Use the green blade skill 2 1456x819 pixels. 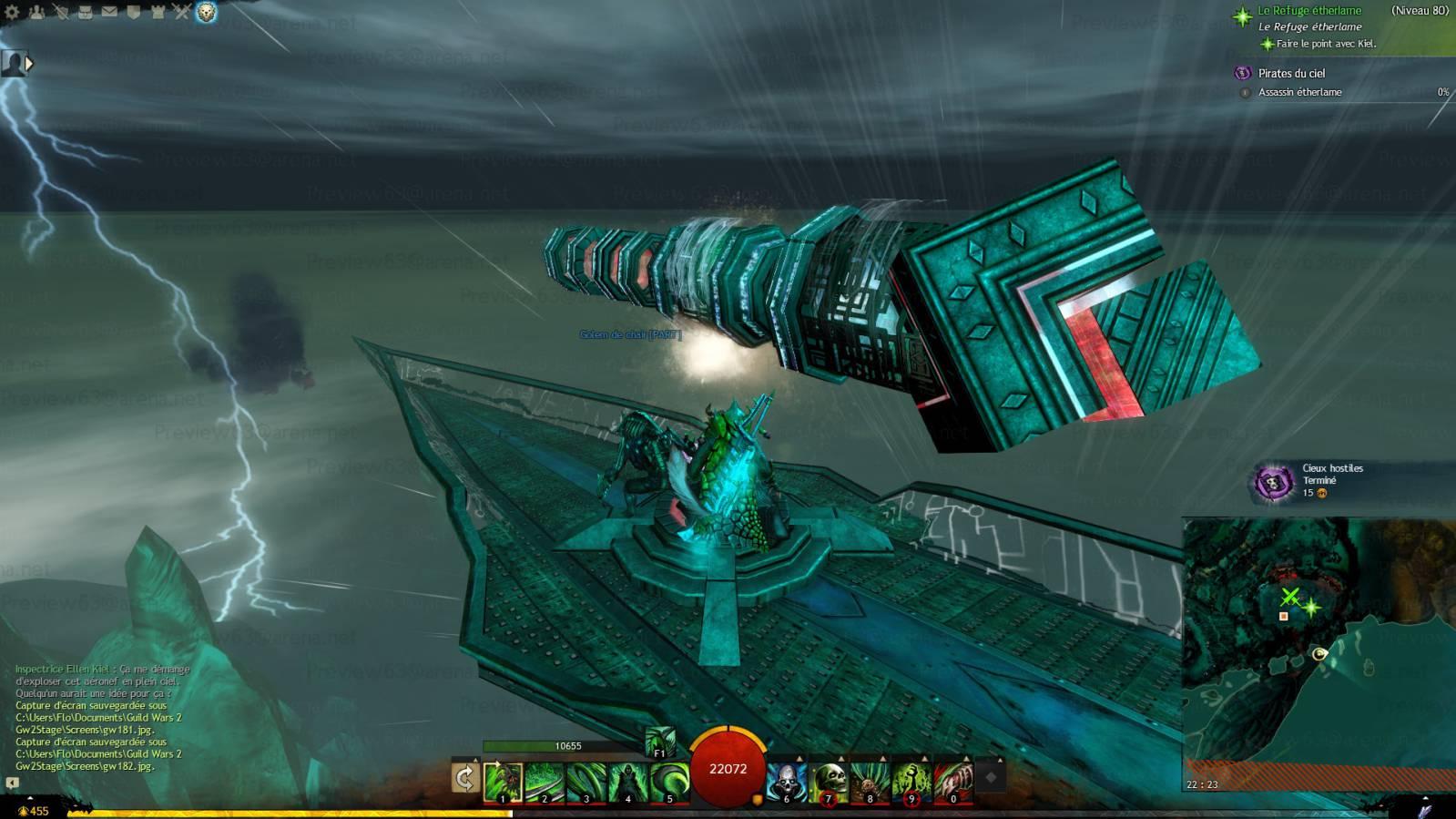(545, 782)
